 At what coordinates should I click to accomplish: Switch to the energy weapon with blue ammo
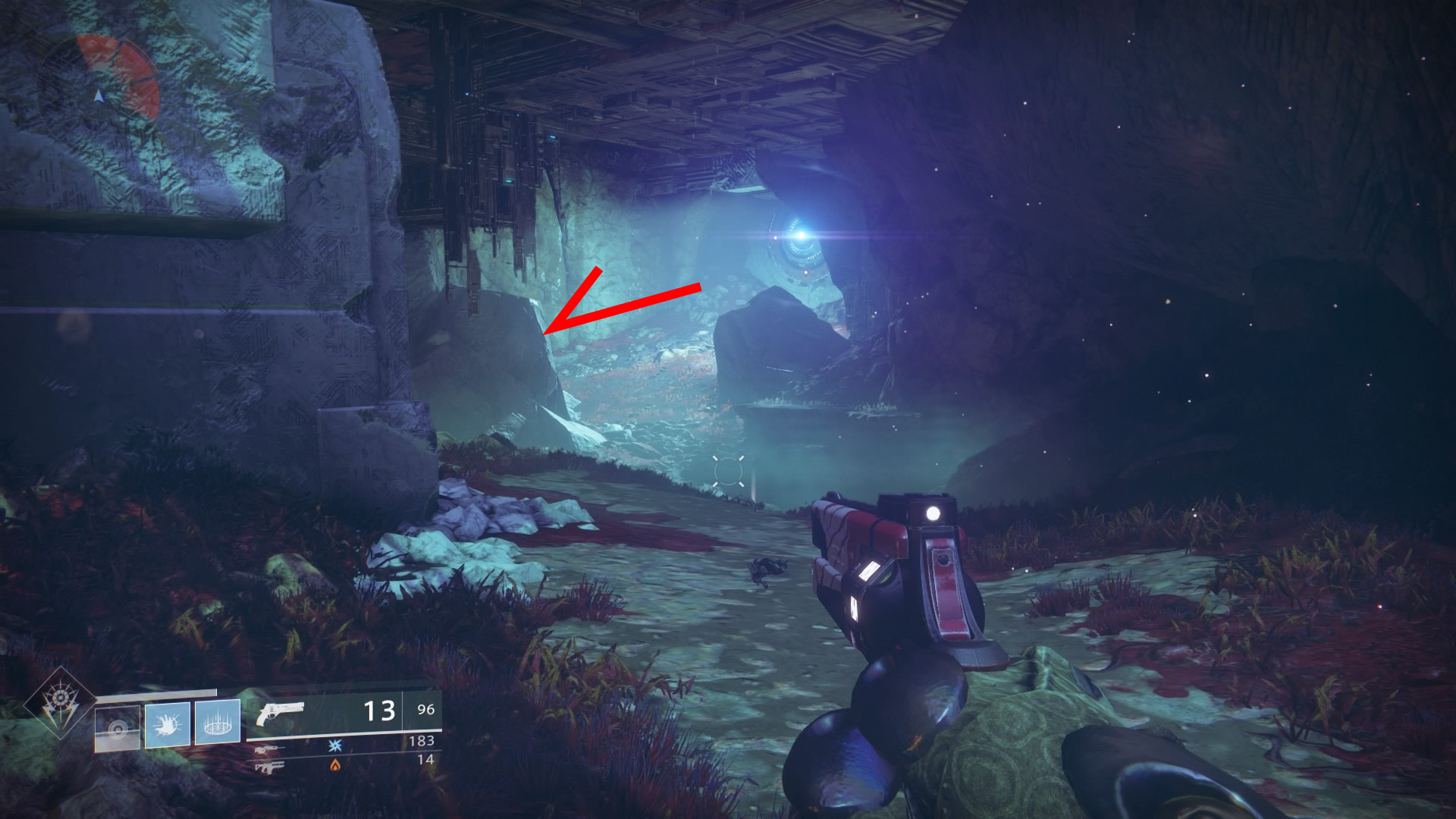(x=271, y=748)
